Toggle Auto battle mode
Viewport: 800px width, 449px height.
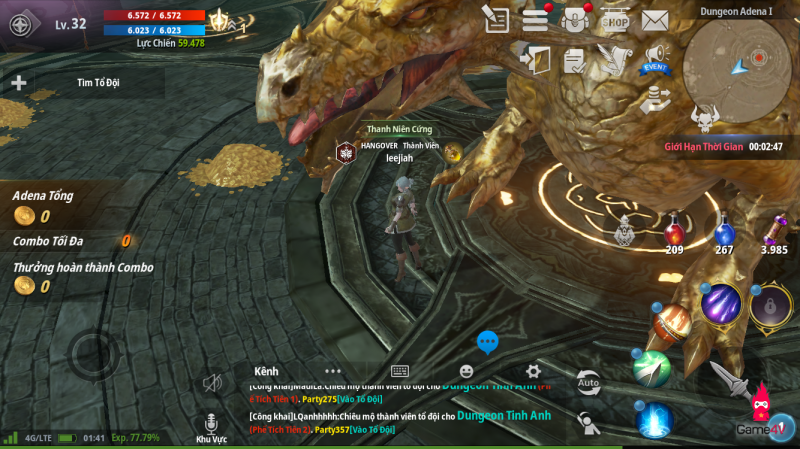588,381
